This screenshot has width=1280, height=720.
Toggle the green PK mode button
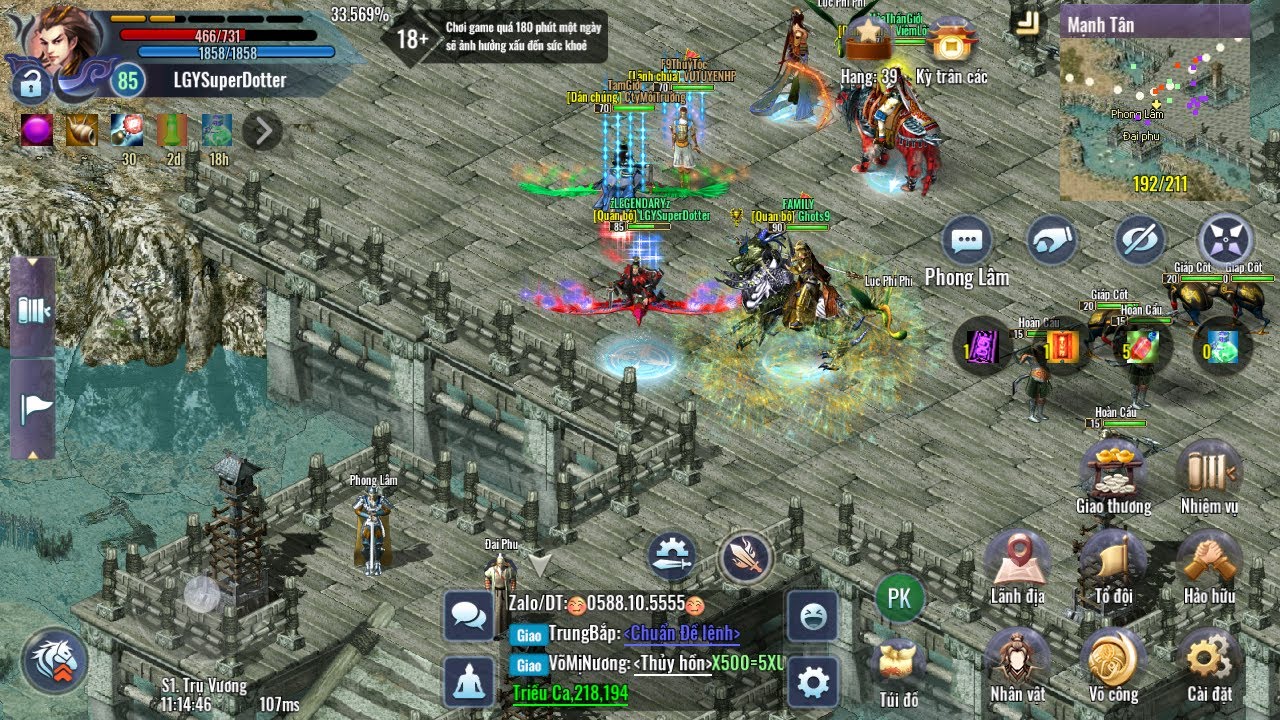[899, 598]
